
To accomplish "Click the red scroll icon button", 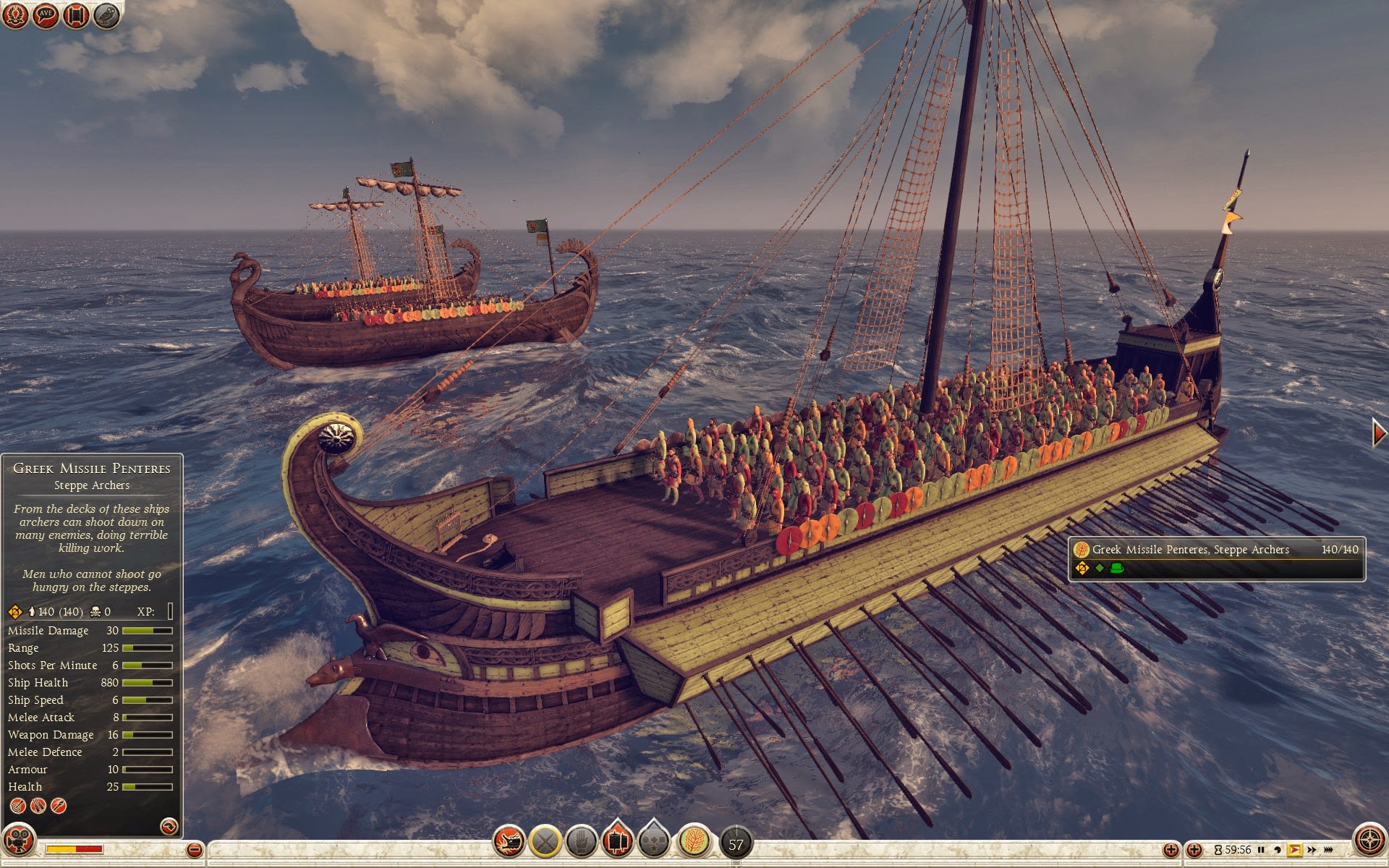I will point(76,15).
